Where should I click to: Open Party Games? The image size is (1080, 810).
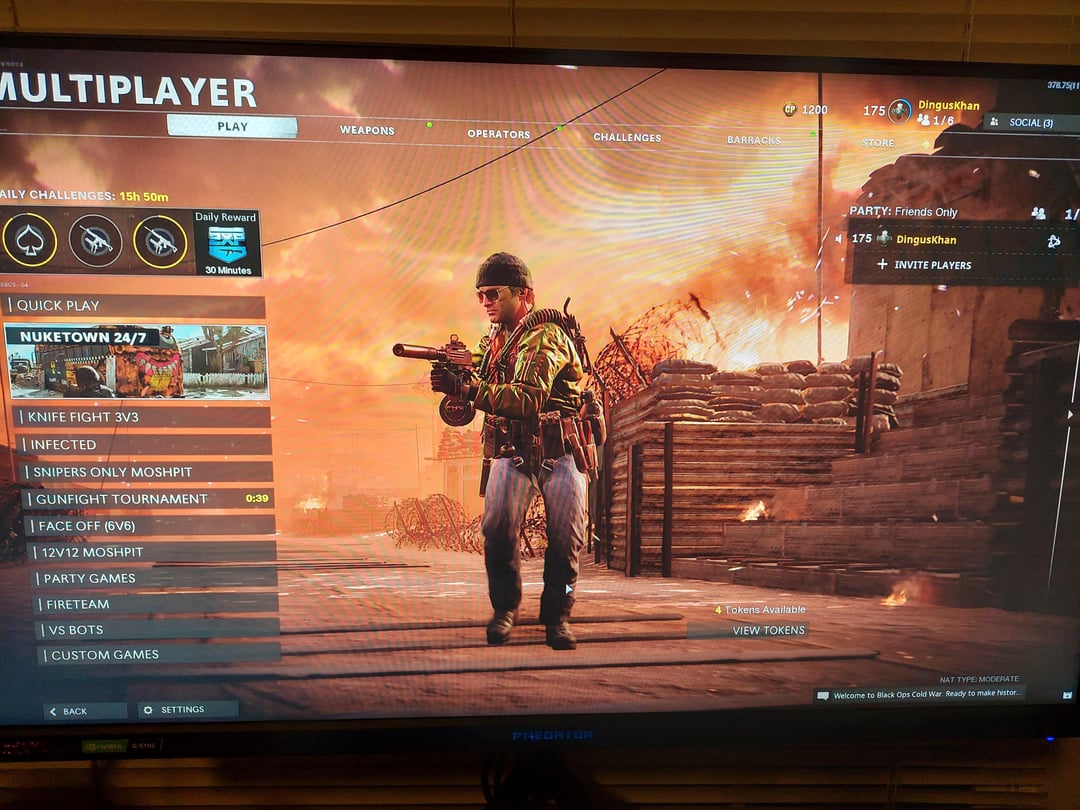(x=155, y=578)
